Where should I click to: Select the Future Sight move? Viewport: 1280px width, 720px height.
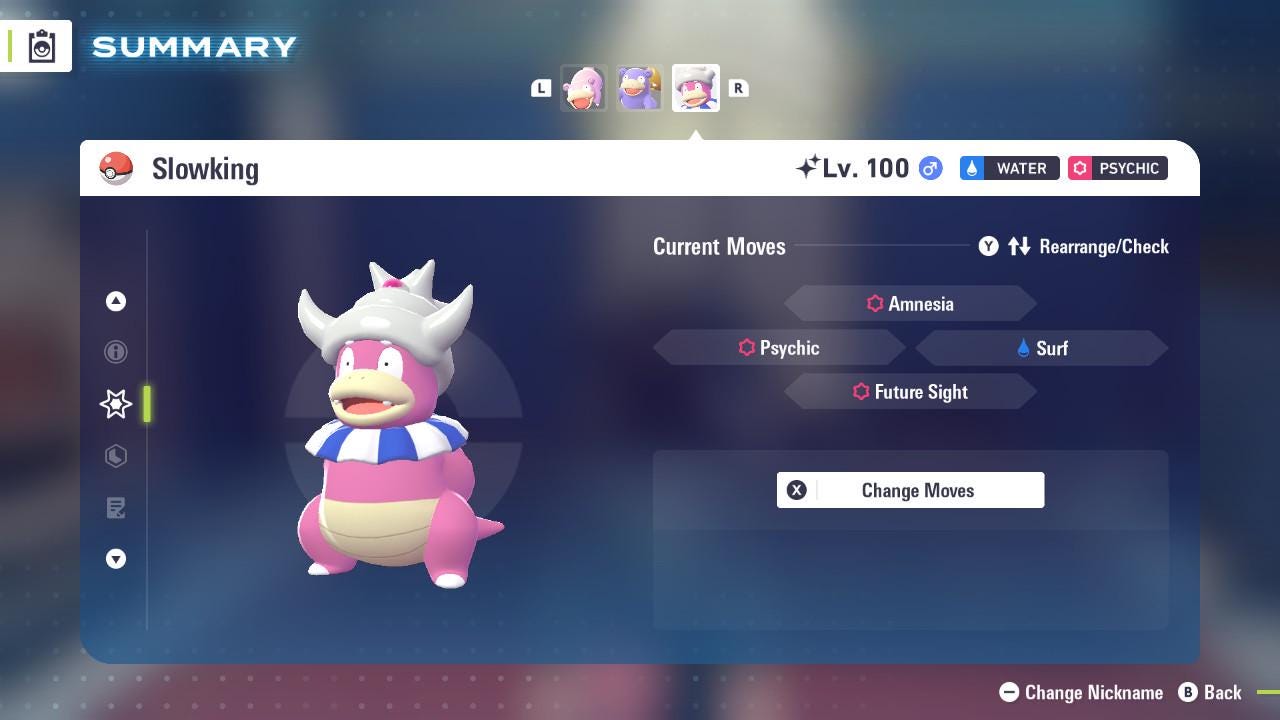coord(910,392)
